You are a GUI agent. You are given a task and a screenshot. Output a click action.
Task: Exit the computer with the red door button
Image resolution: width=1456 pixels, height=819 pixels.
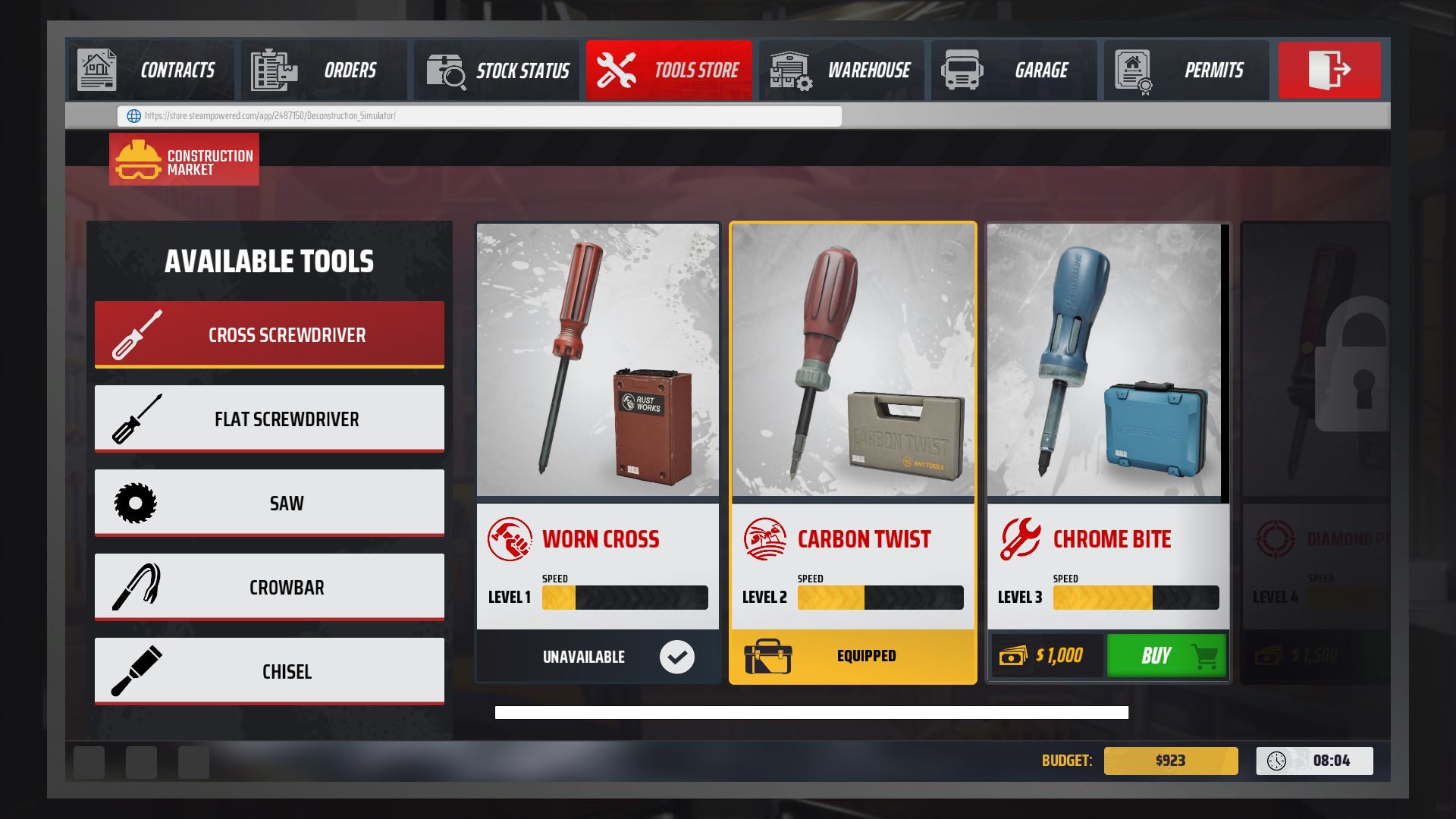click(1329, 71)
